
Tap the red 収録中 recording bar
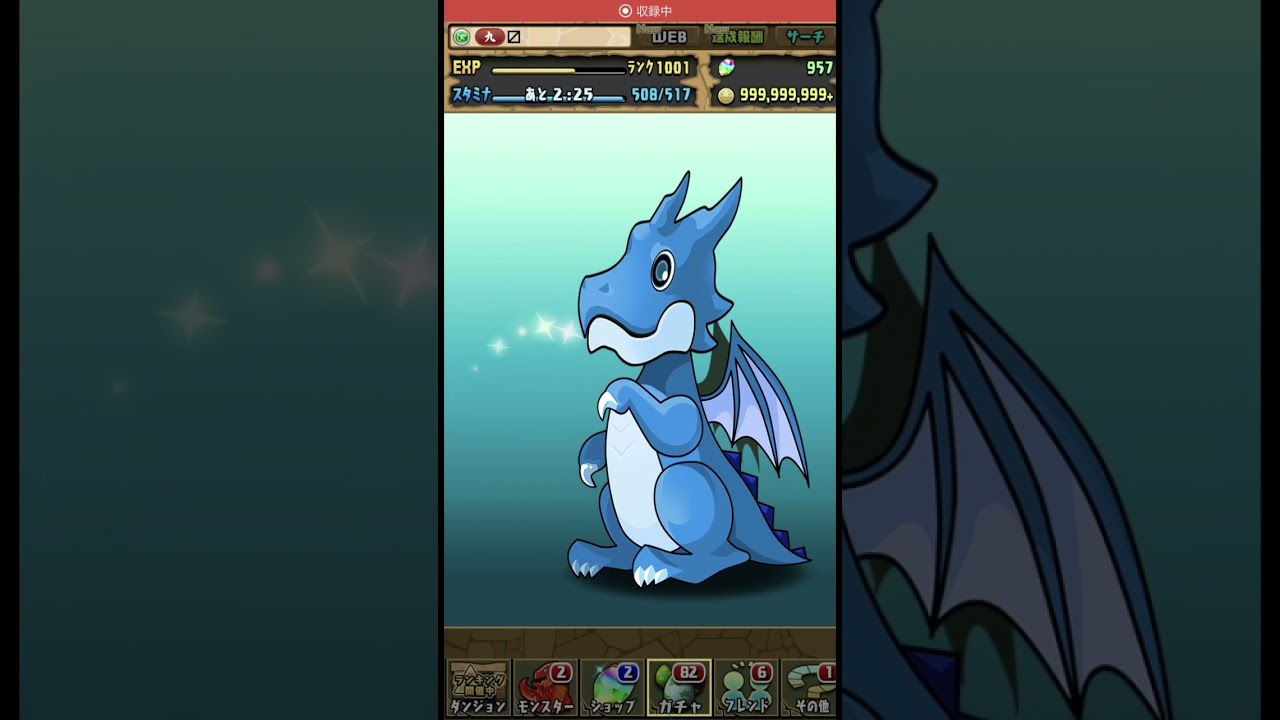[x=640, y=11]
